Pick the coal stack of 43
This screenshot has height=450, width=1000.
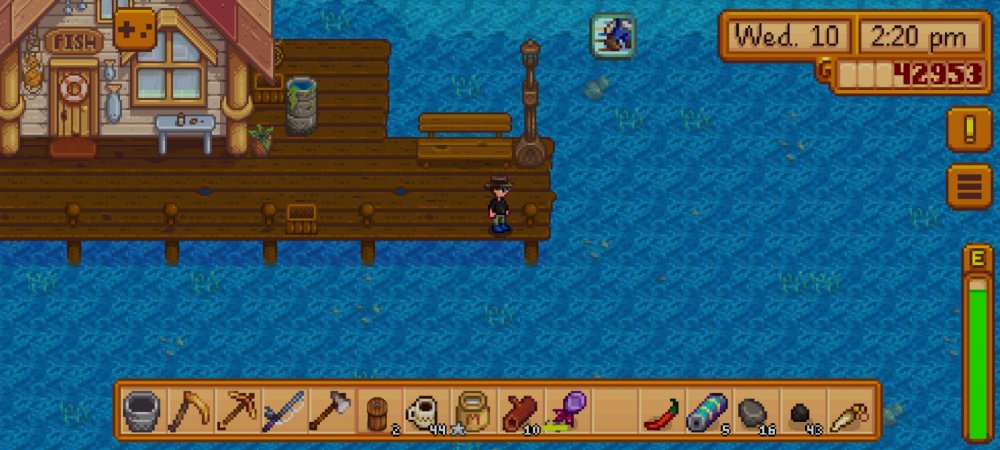(801, 410)
